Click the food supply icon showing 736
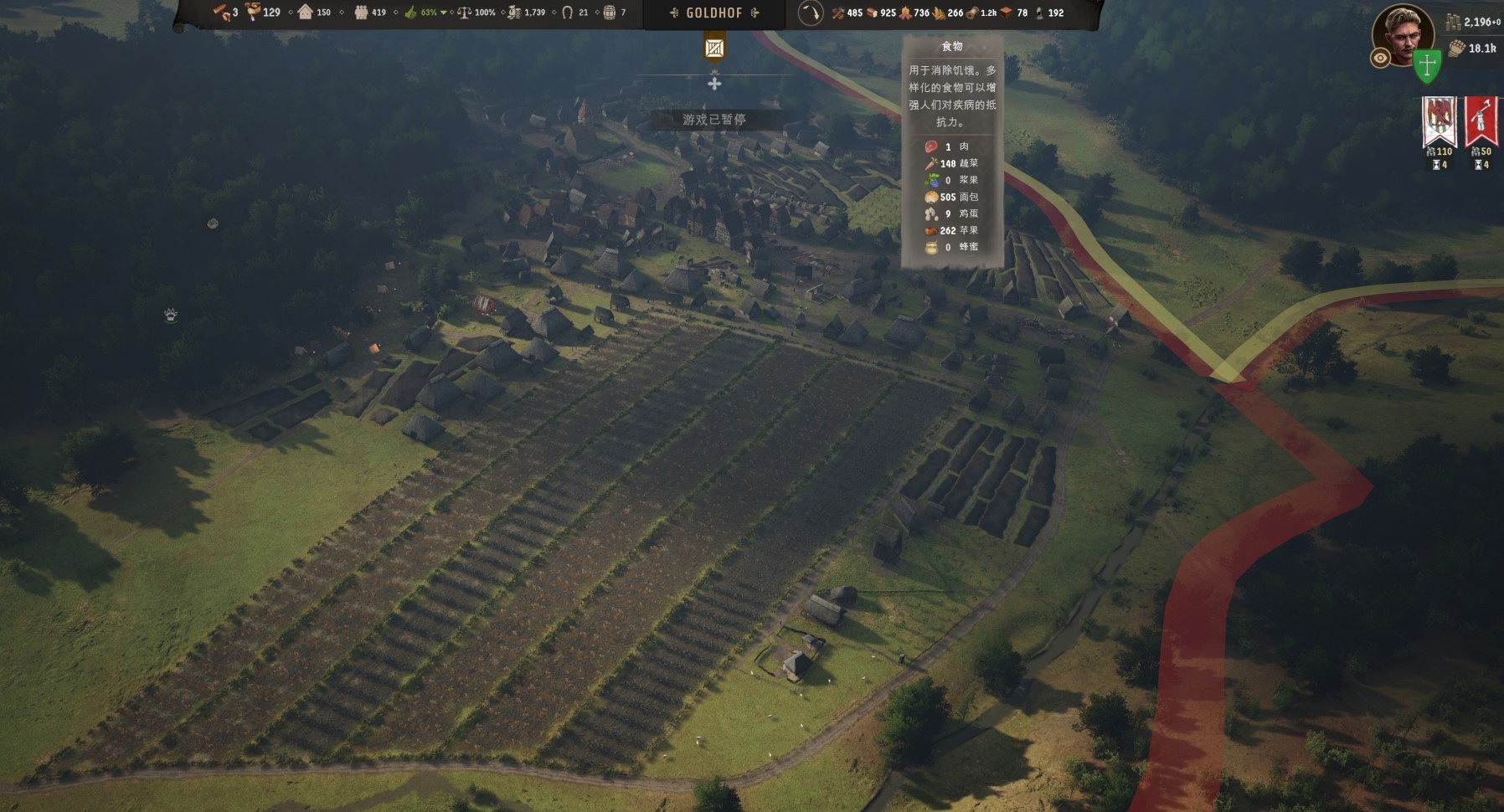This screenshot has width=1504, height=812. pyautogui.click(x=905, y=13)
